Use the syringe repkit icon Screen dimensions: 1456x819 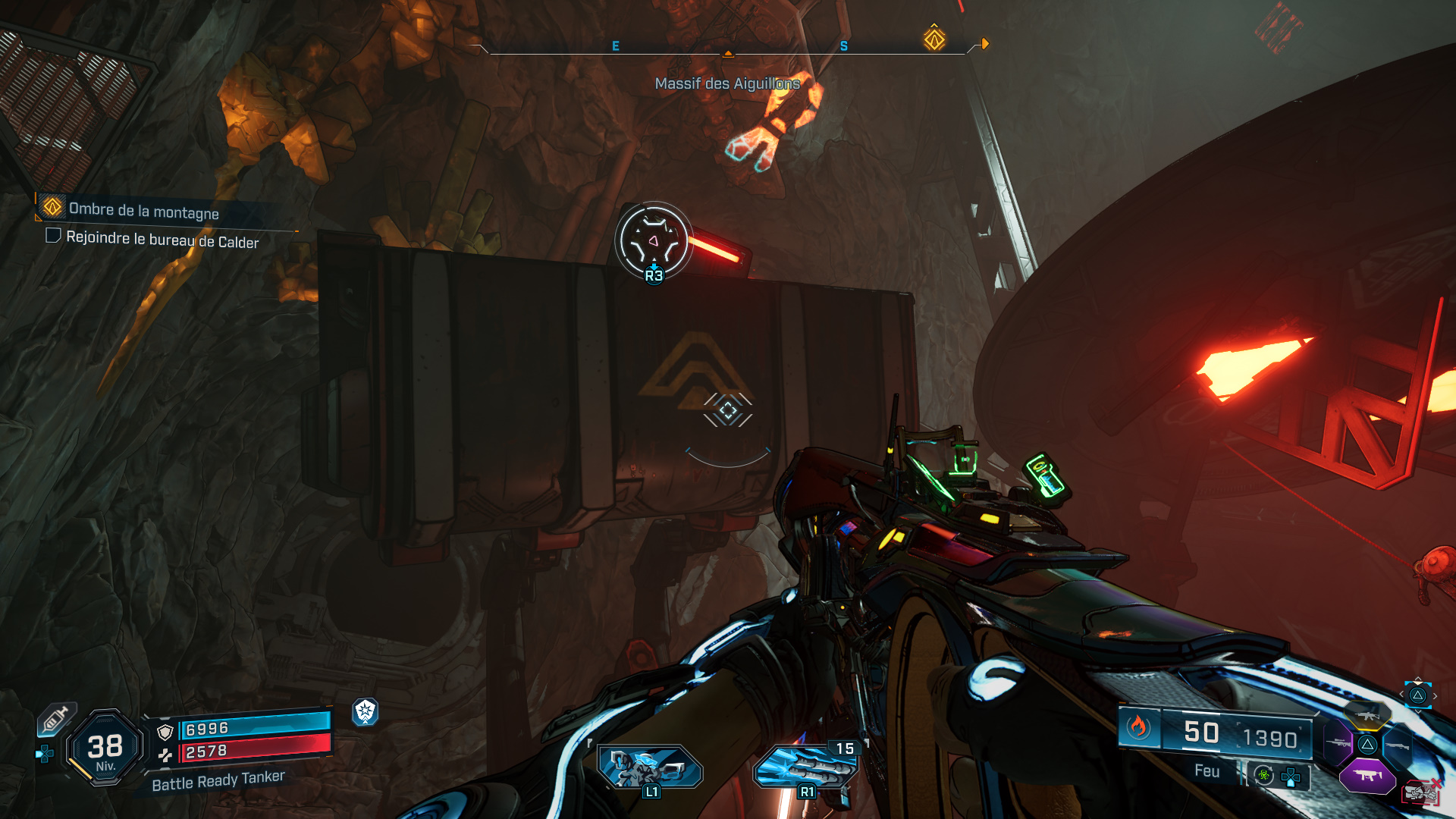(x=56, y=719)
